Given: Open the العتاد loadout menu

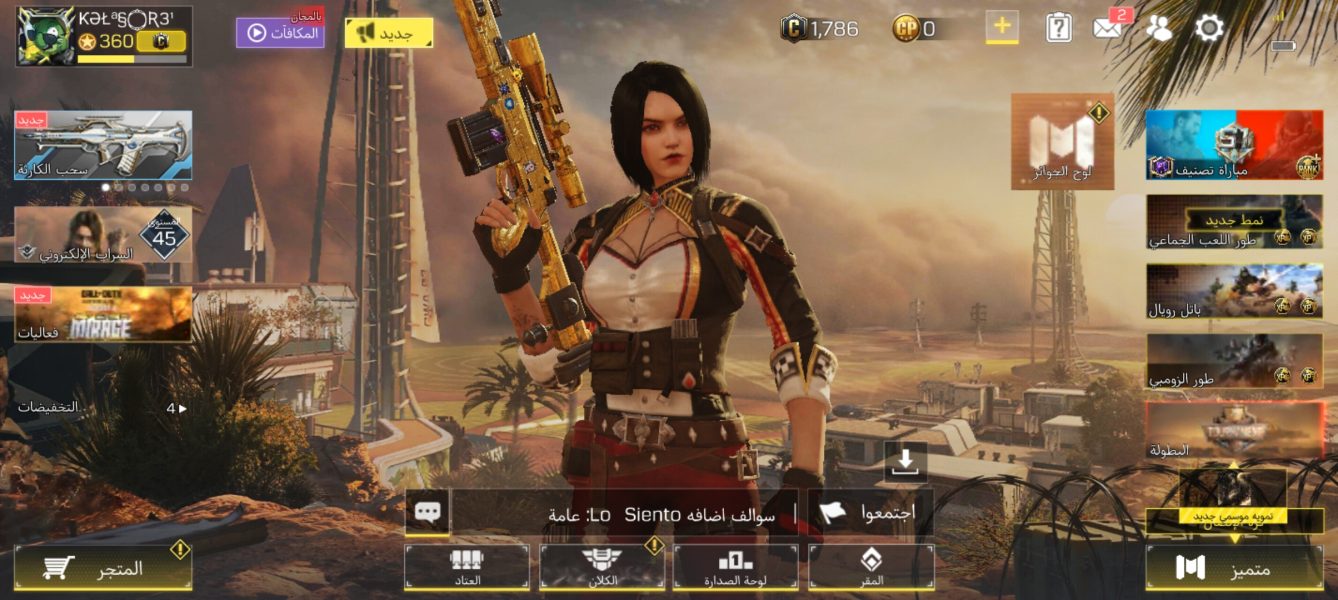Looking at the screenshot, I should point(466,567).
